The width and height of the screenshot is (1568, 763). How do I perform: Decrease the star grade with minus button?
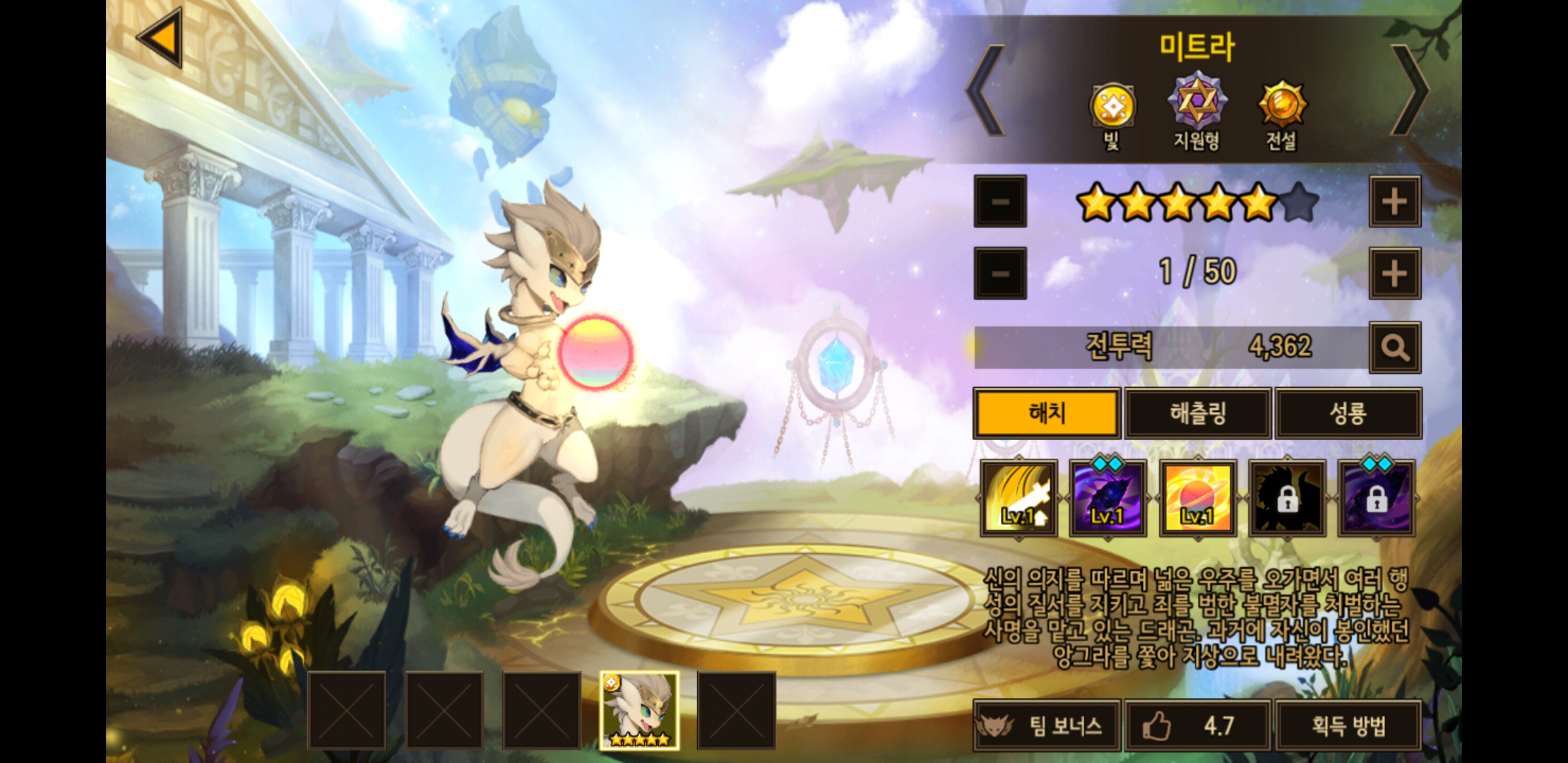point(999,202)
